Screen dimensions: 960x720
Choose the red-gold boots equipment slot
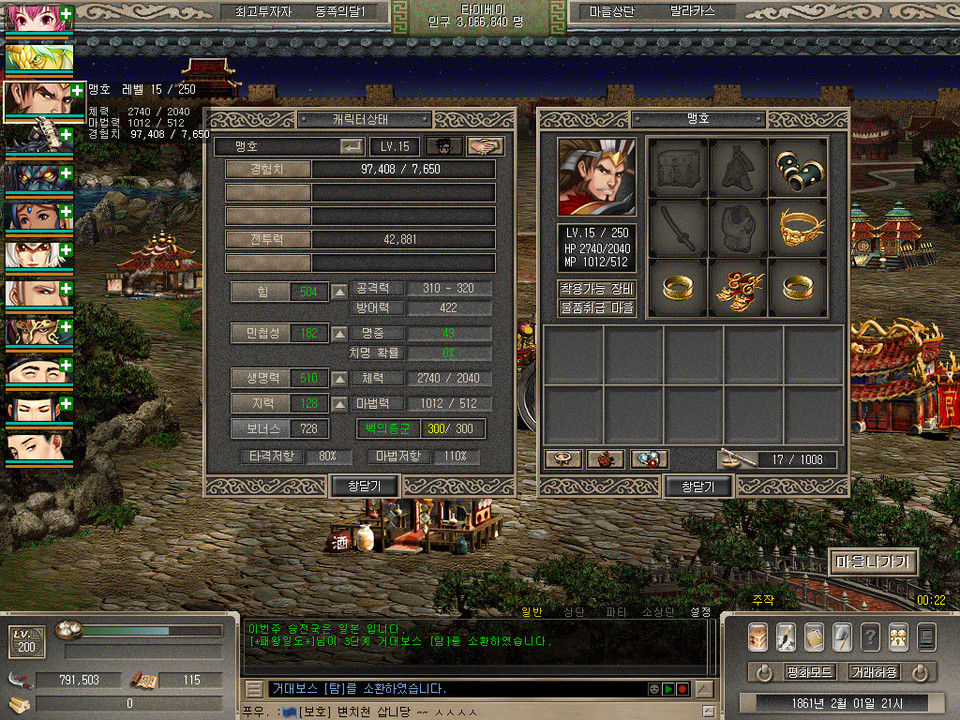(738, 287)
